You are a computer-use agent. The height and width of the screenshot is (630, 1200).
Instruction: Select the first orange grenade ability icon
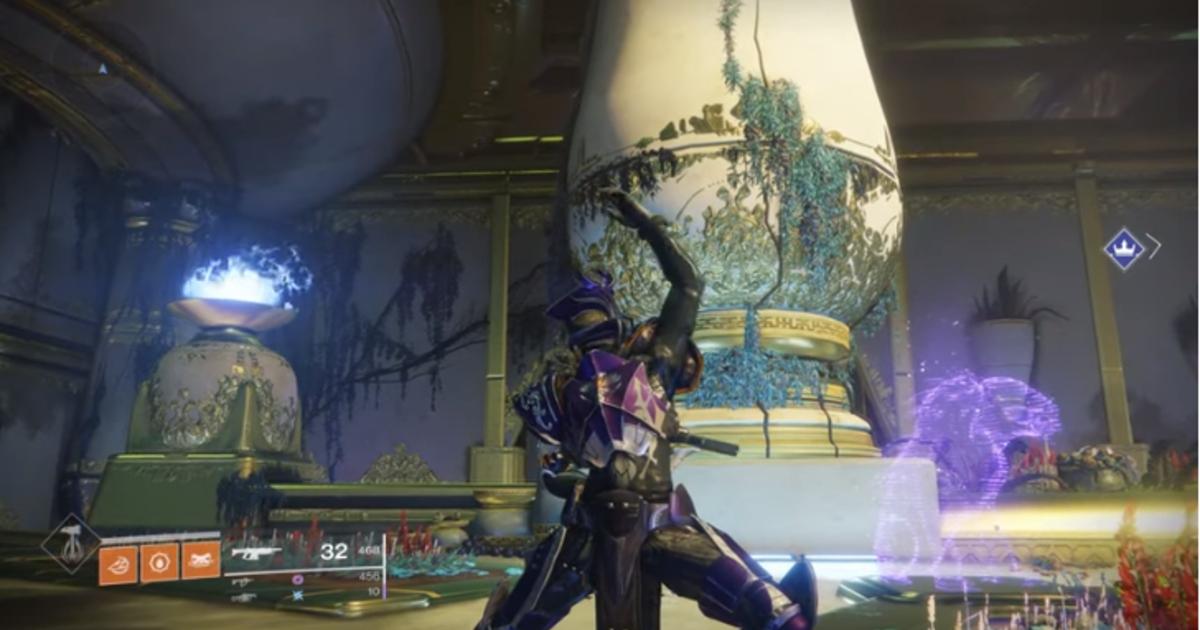[x=118, y=562]
